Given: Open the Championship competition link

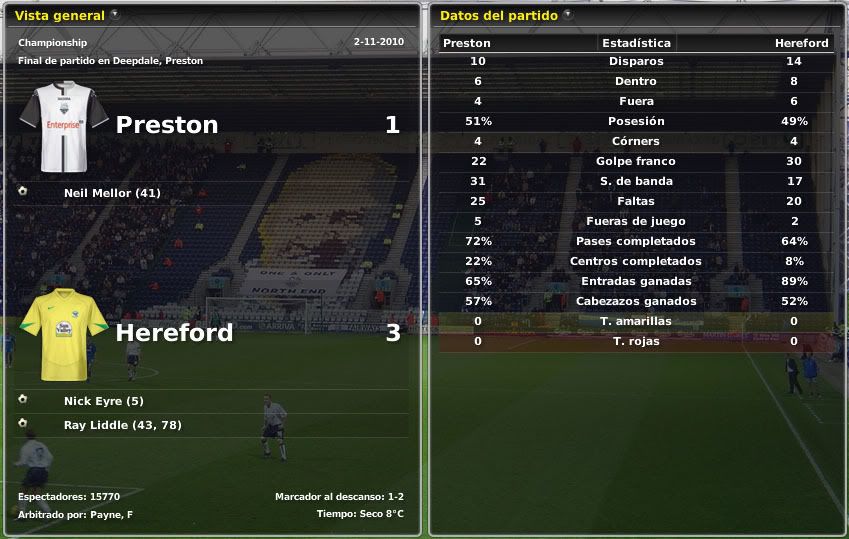Looking at the screenshot, I should pyautogui.click(x=52, y=43).
